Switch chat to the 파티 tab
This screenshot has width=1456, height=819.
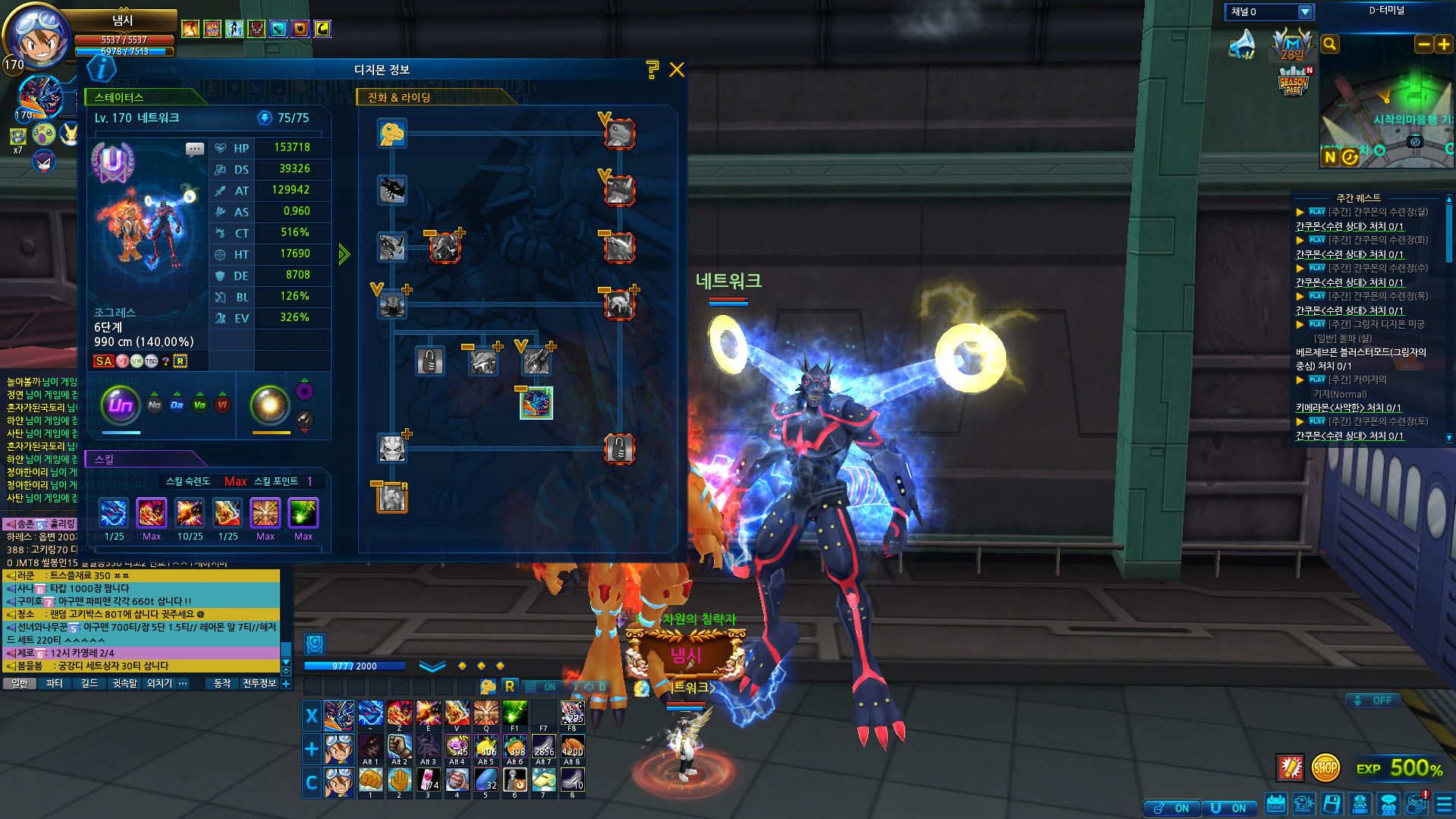click(x=55, y=683)
